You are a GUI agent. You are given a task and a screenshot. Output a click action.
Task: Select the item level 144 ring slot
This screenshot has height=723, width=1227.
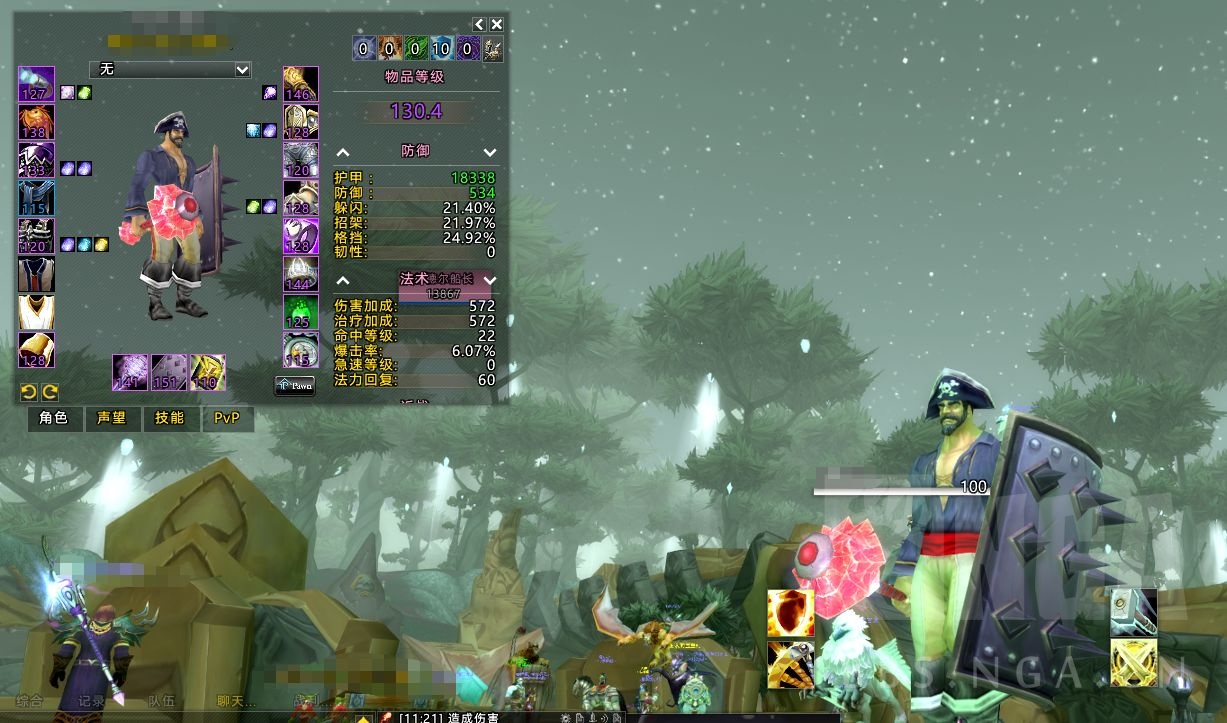click(x=300, y=274)
